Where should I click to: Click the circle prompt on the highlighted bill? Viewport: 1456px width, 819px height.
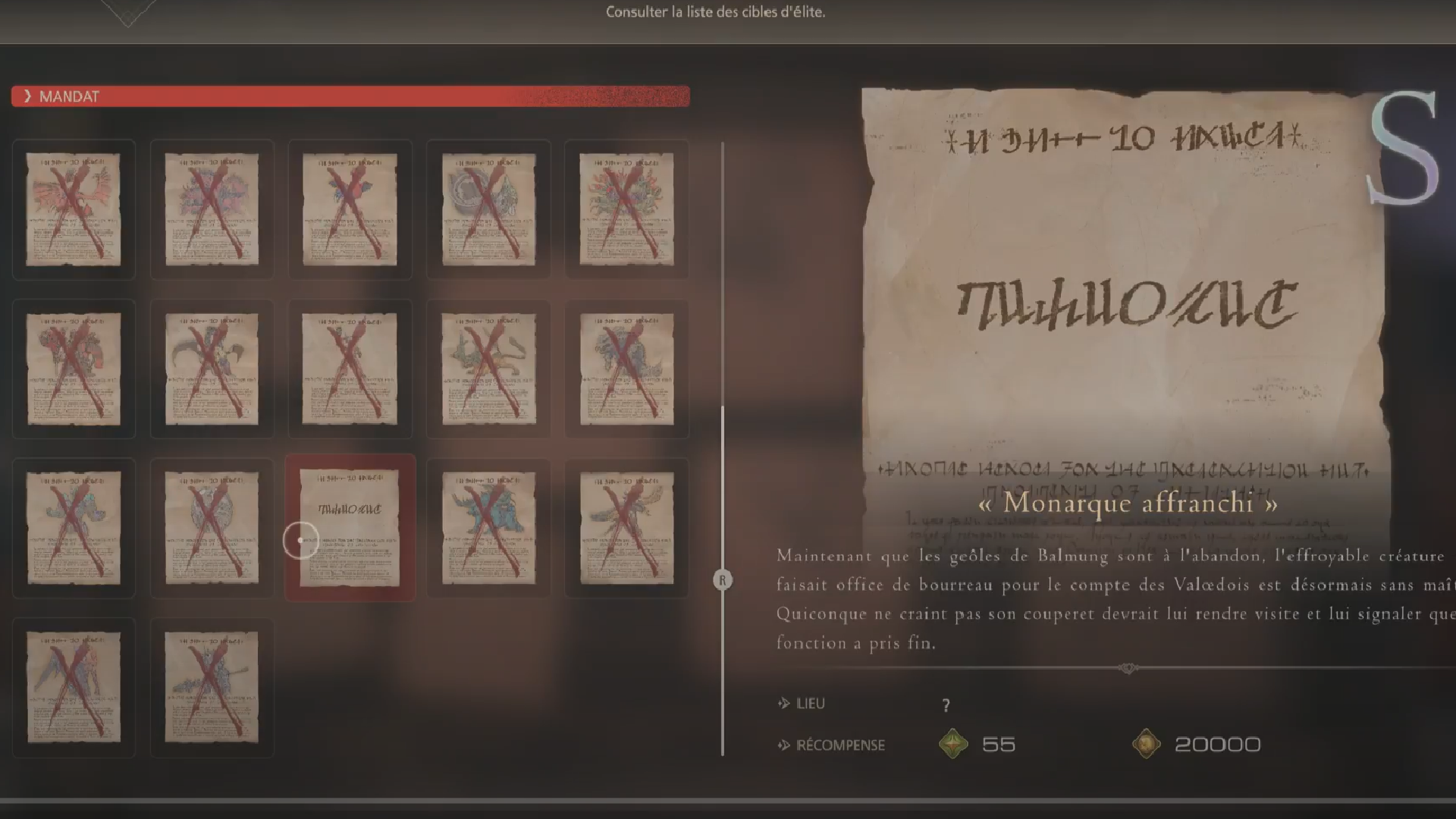point(300,541)
